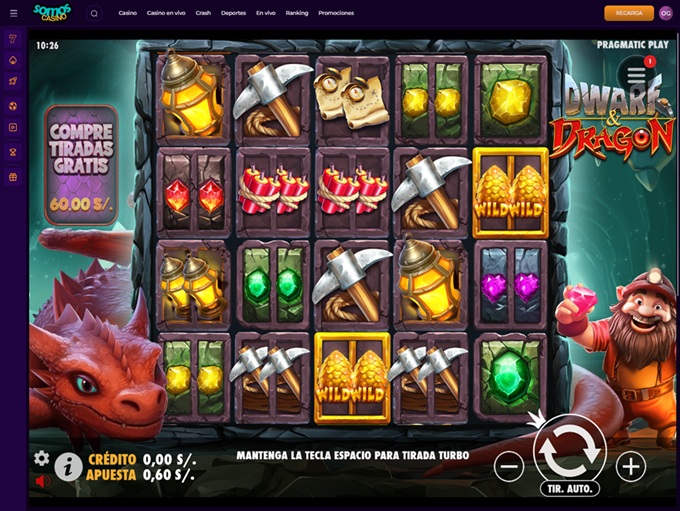View the Promociones page
Viewport: 680px width, 511px height.
point(336,13)
